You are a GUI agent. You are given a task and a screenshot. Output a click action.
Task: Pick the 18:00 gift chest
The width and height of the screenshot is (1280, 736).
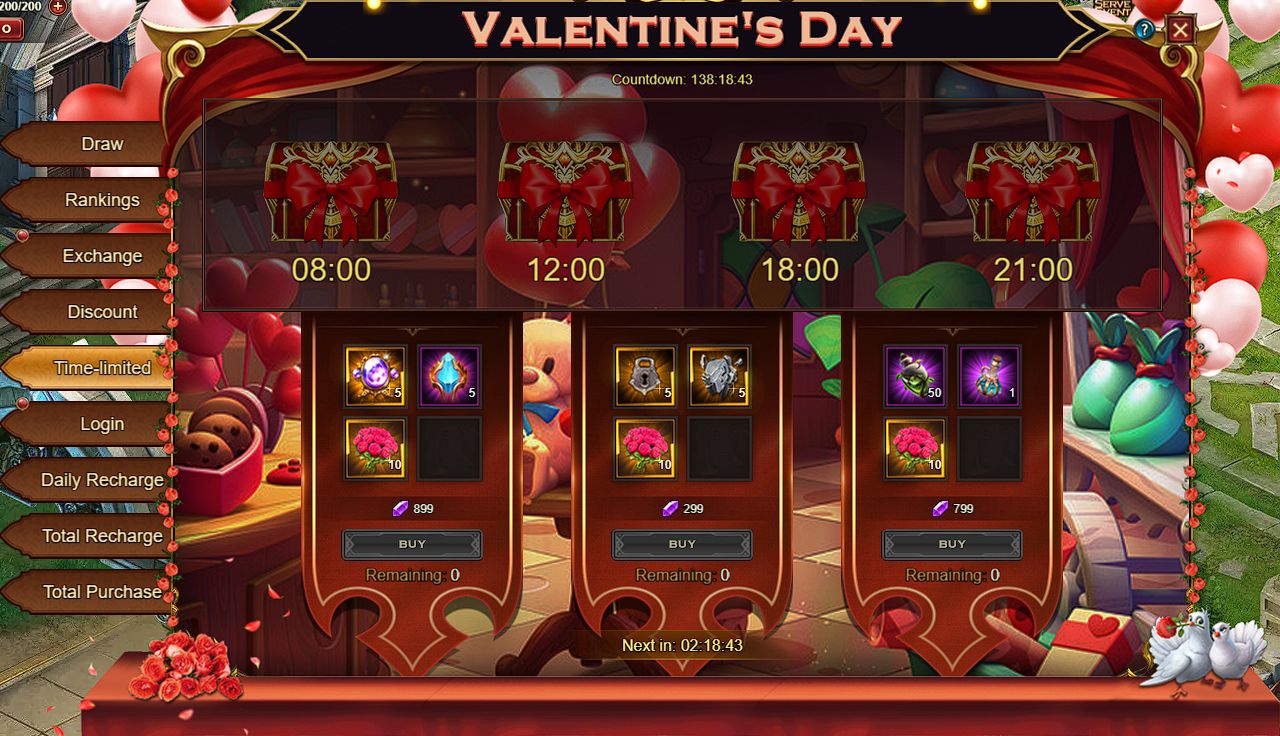(799, 192)
